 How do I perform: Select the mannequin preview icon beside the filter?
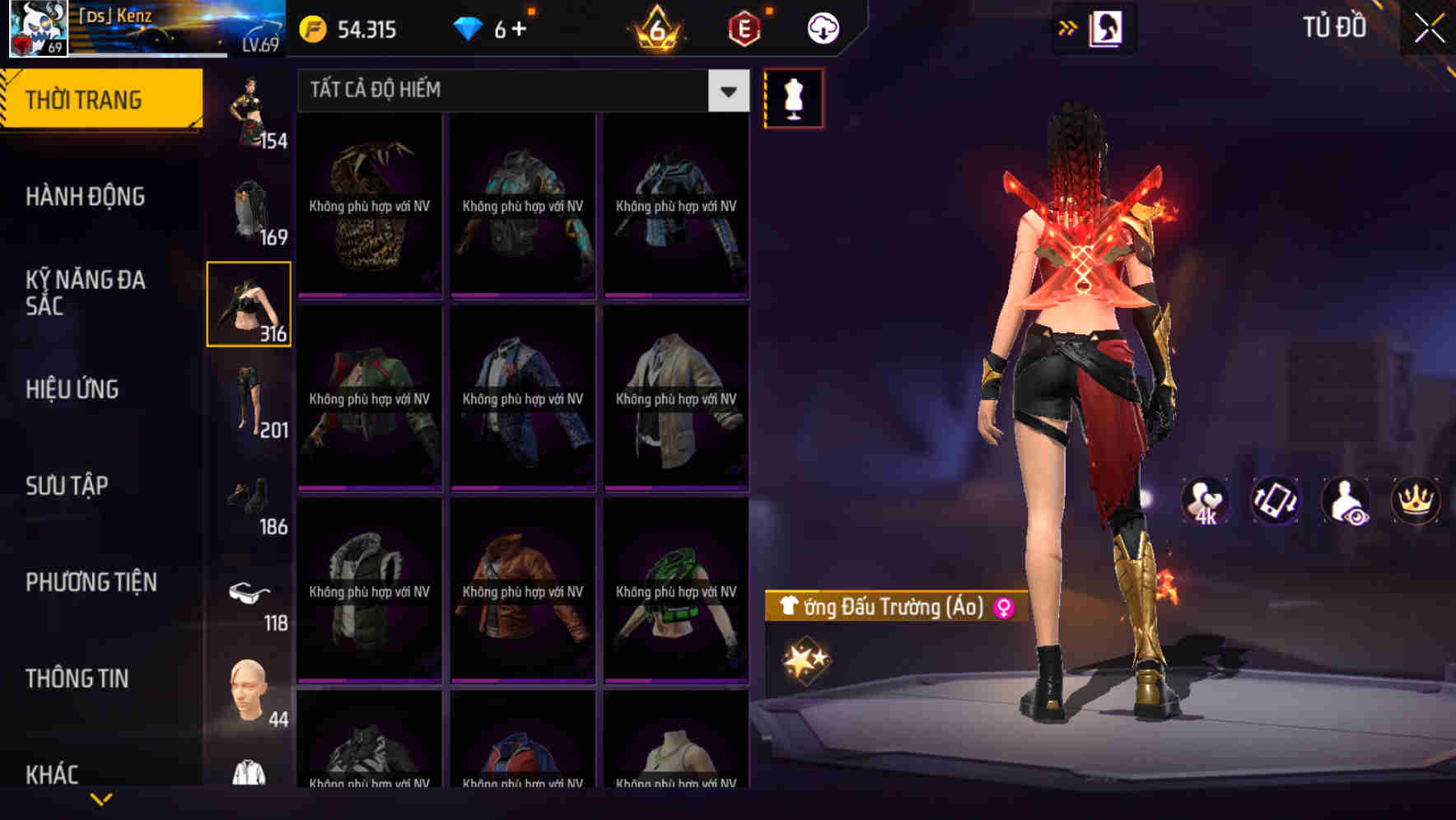pyautogui.click(x=791, y=97)
